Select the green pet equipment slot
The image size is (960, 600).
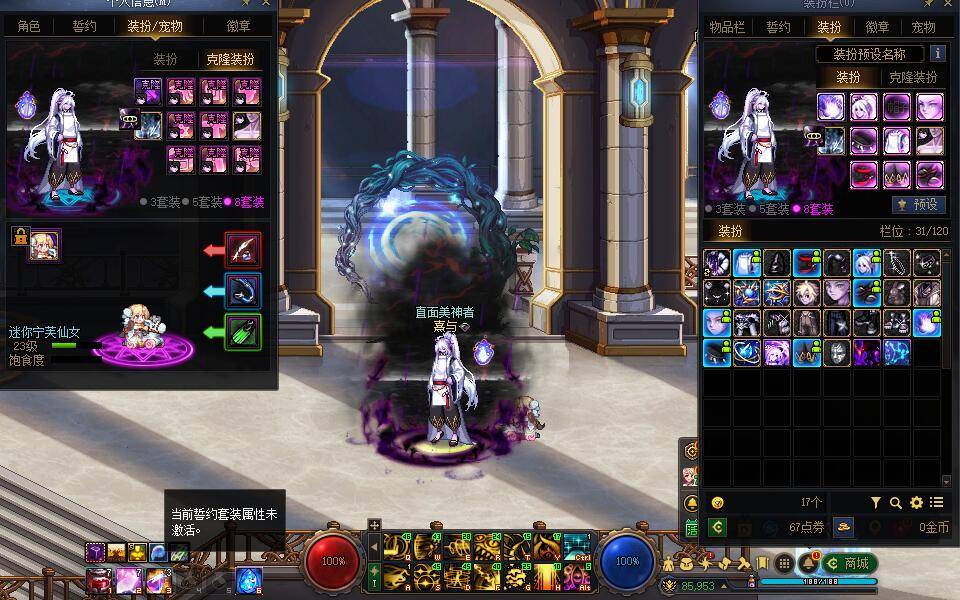tap(243, 331)
